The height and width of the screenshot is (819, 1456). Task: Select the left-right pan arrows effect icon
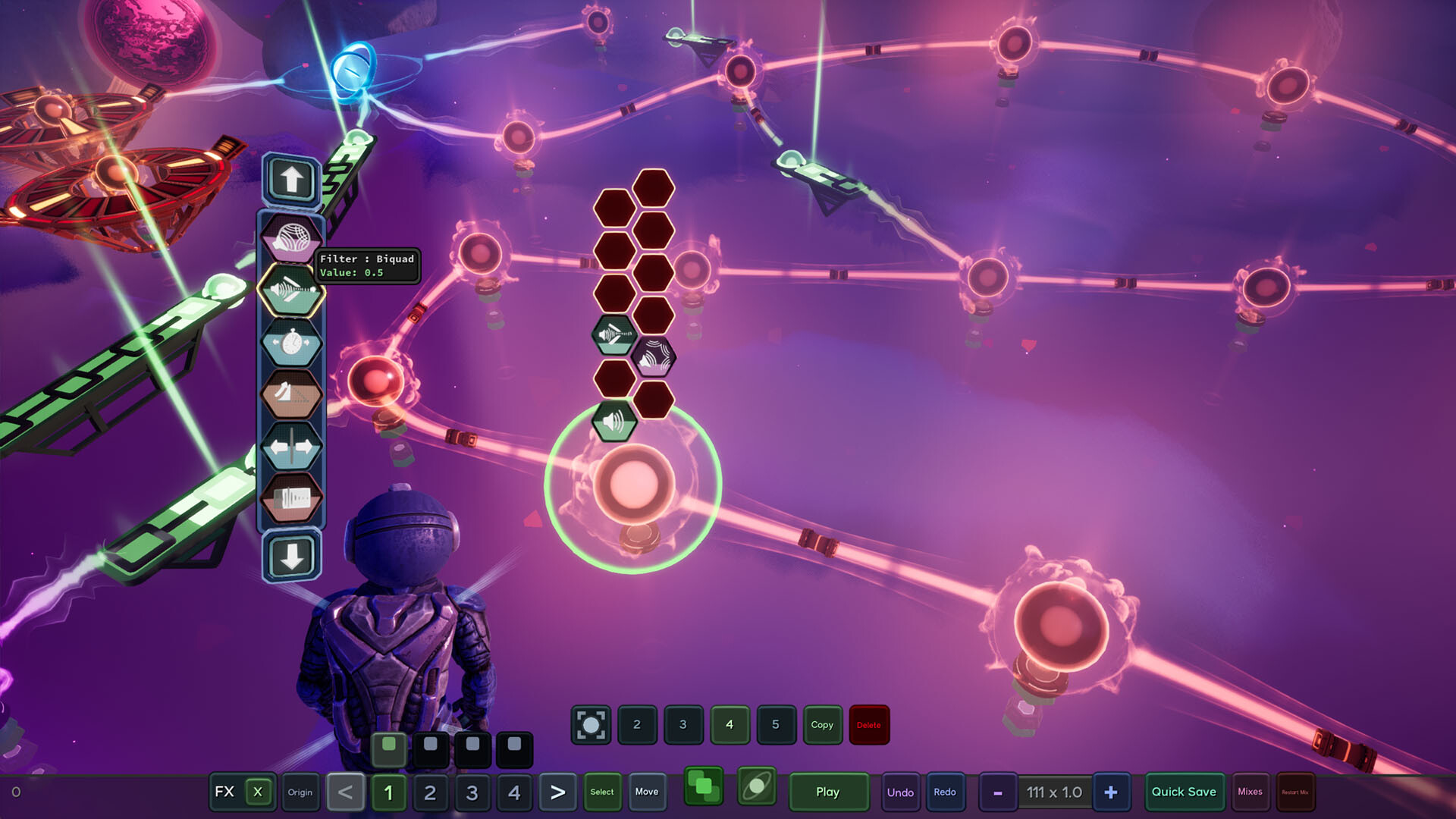[x=292, y=447]
